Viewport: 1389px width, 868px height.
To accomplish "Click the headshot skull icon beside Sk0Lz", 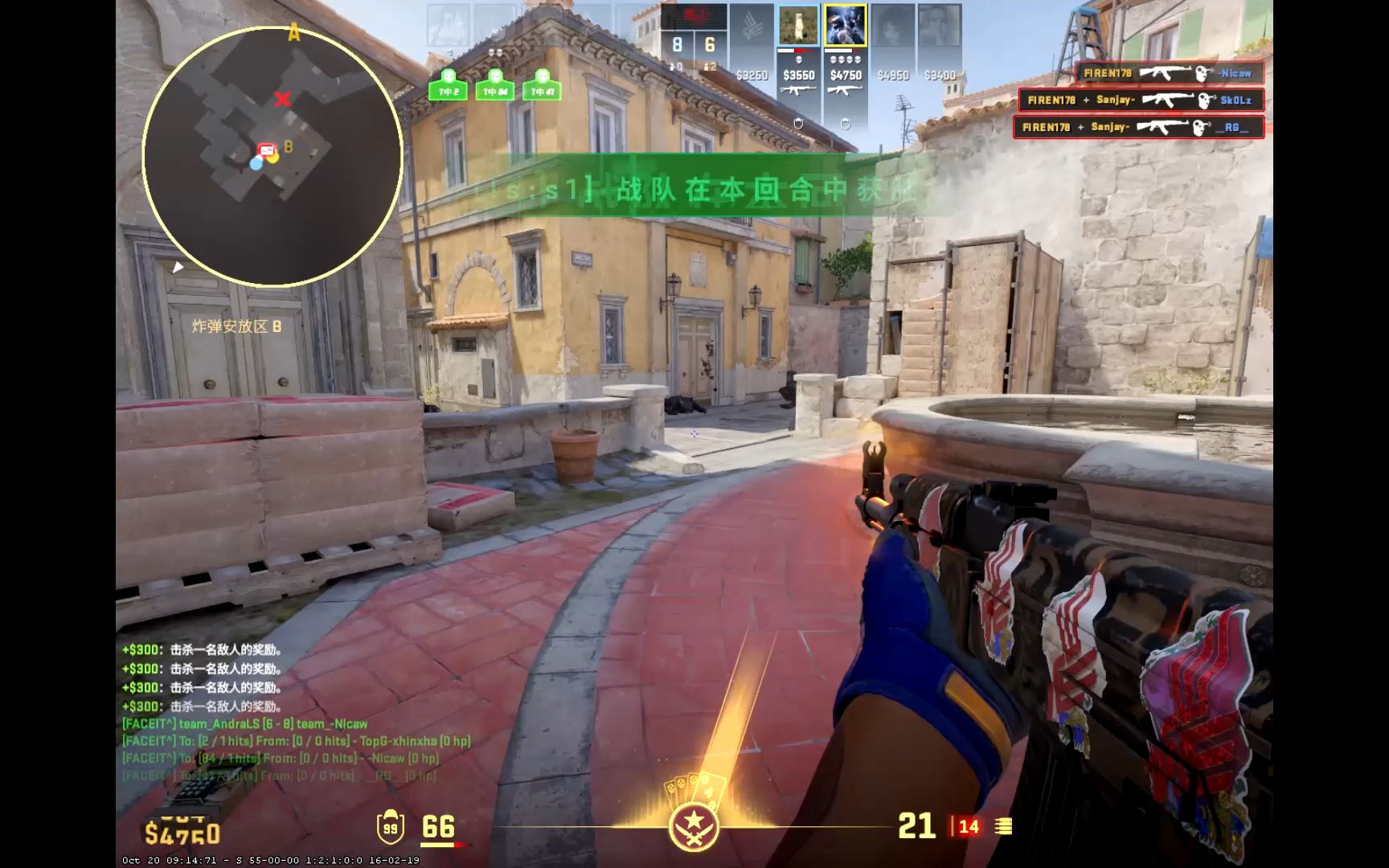I will click(x=1203, y=100).
